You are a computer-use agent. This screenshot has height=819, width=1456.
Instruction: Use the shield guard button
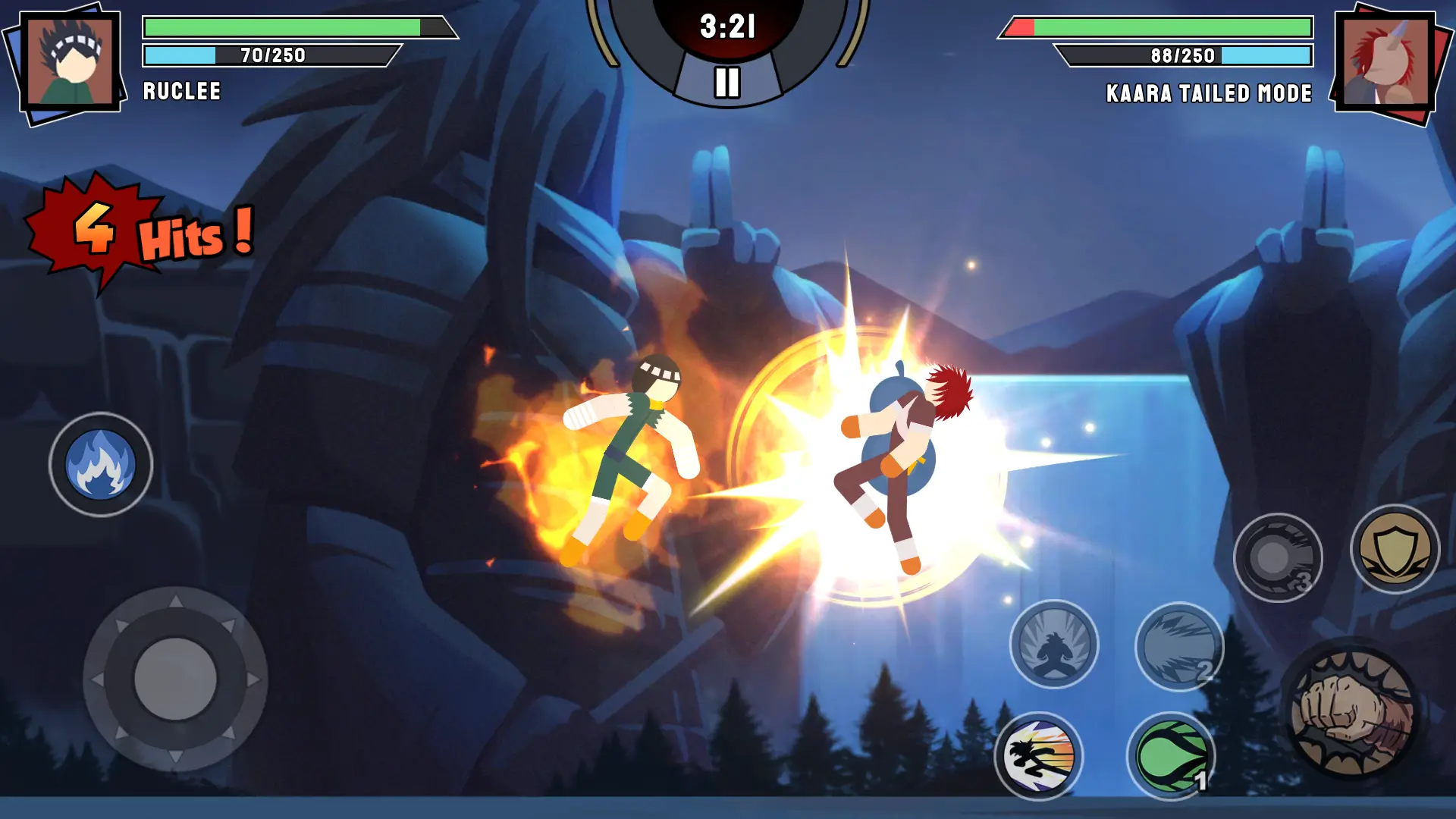[x=1395, y=550]
